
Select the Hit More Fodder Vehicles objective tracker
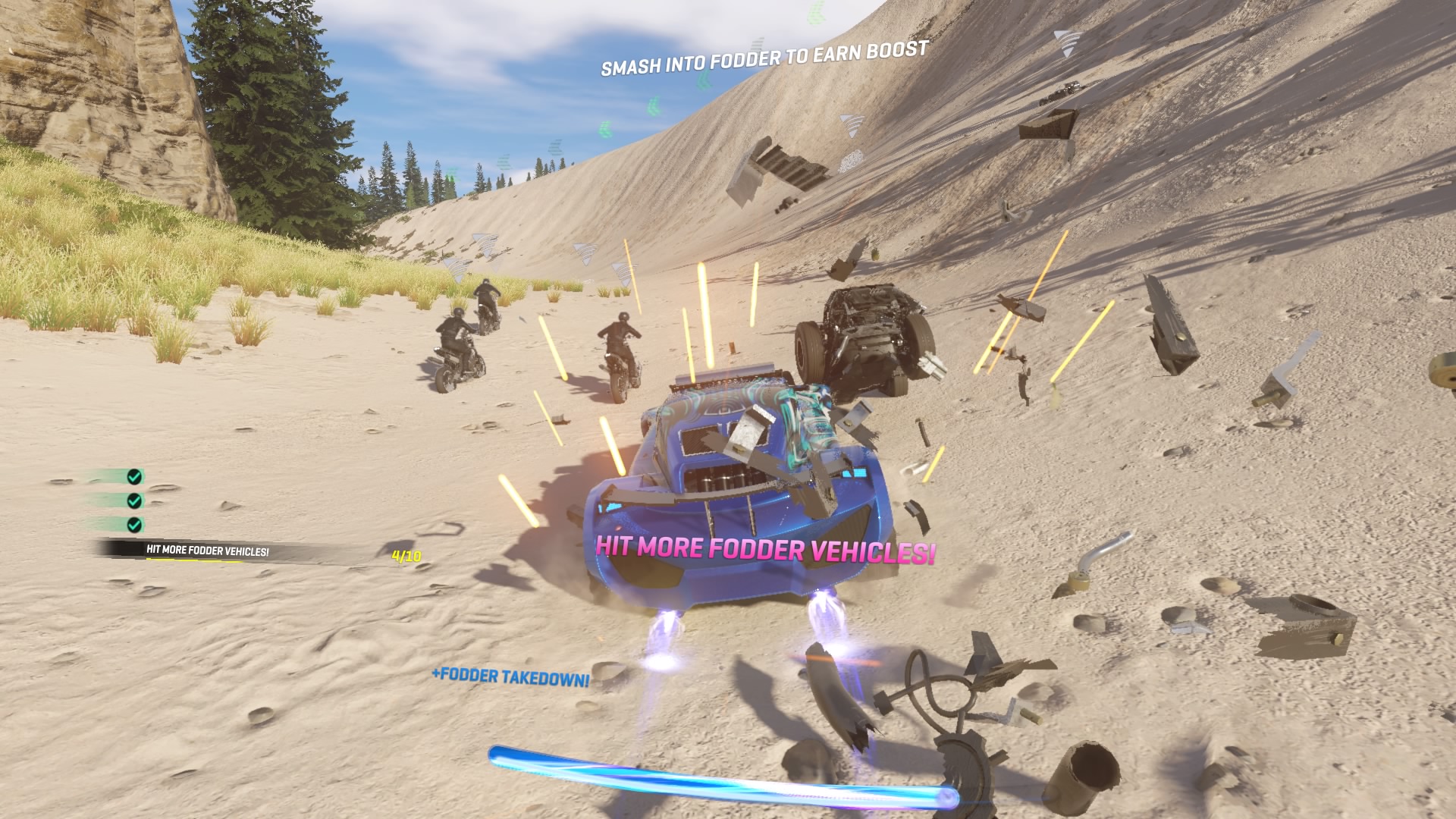(x=208, y=551)
